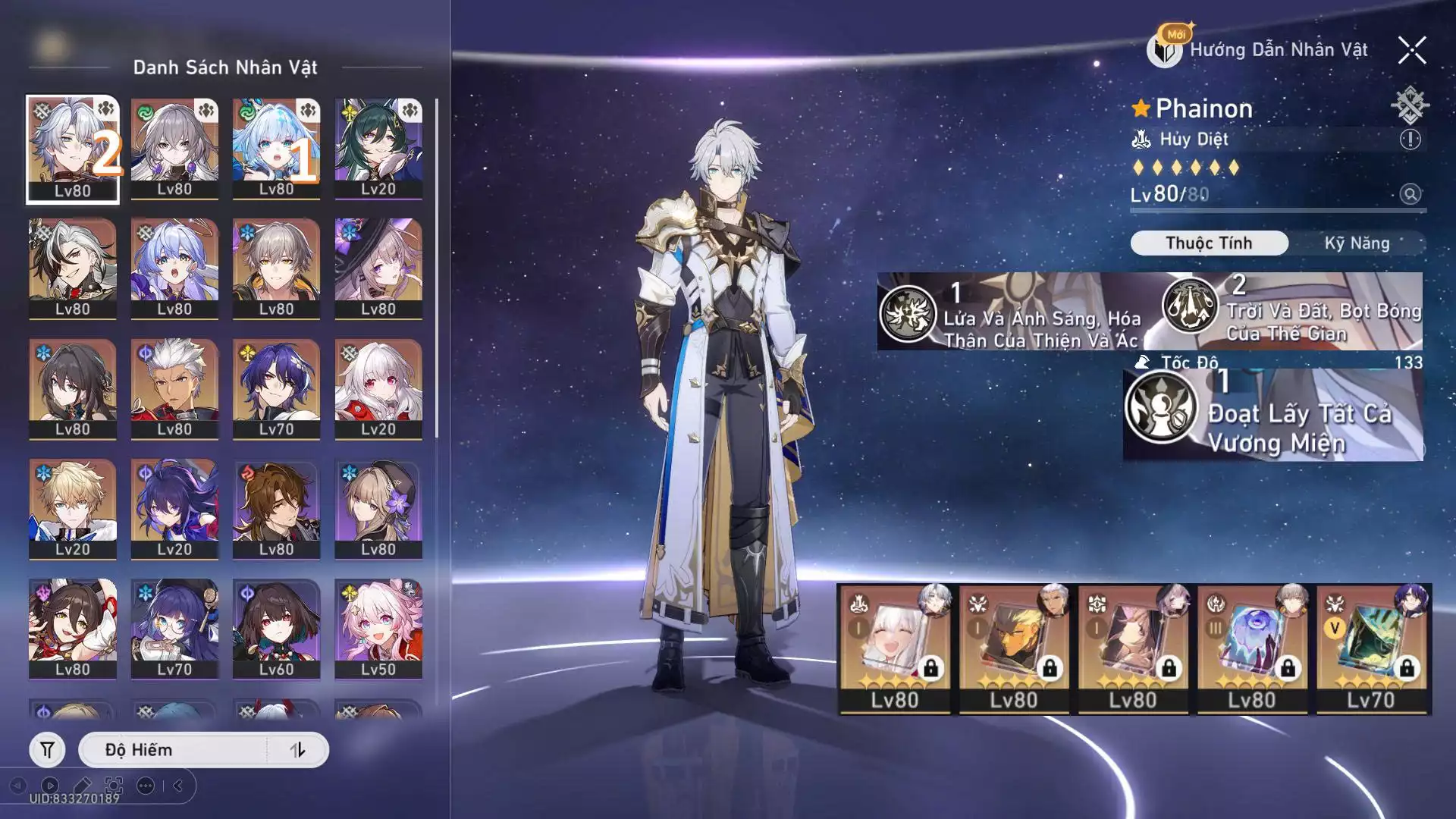
Task: Open Đoạt Lấy Tất Cả Vương Miện entry
Action: coord(1272,416)
